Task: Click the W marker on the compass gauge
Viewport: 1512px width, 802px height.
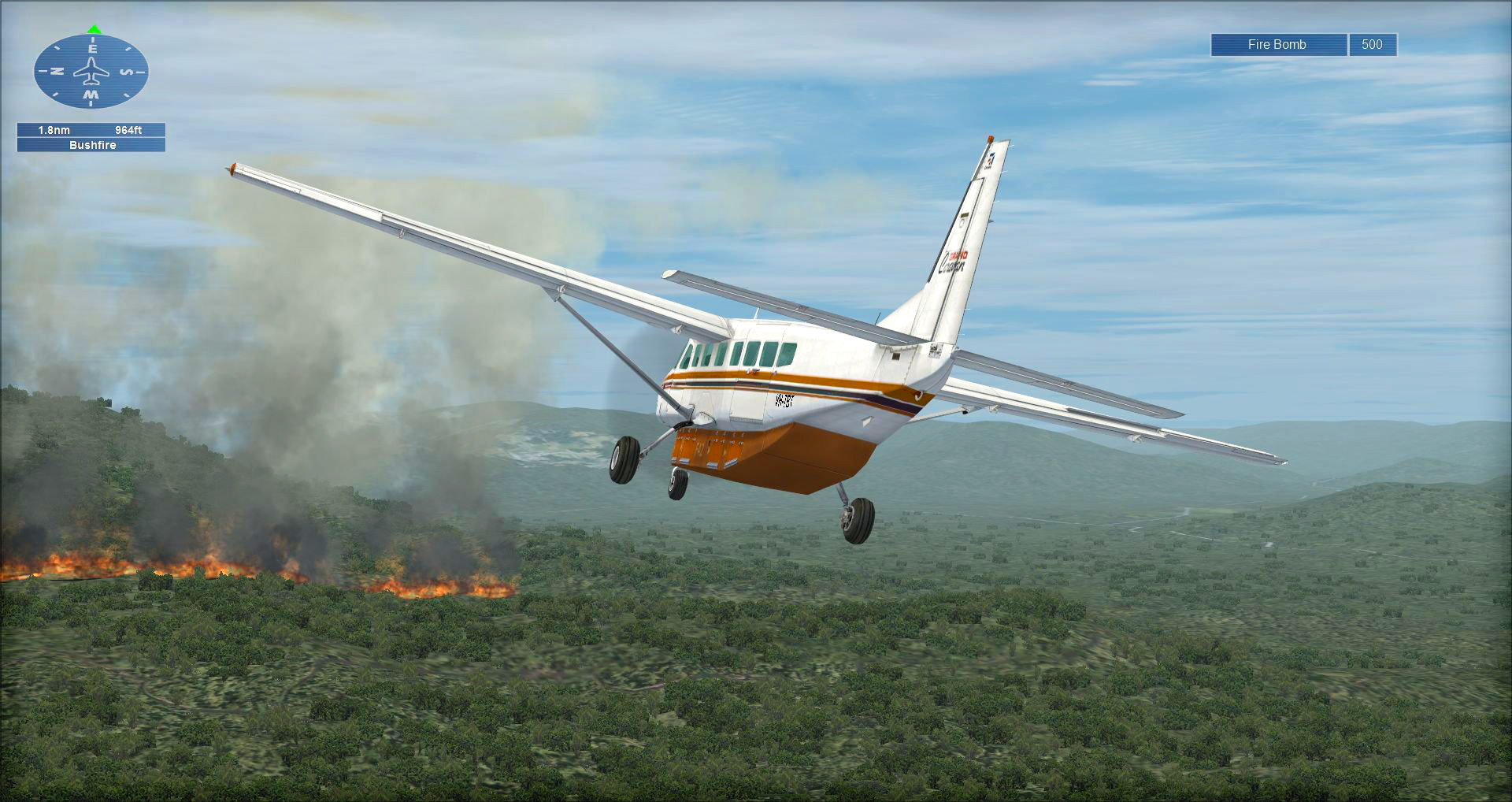Action: 91,95
